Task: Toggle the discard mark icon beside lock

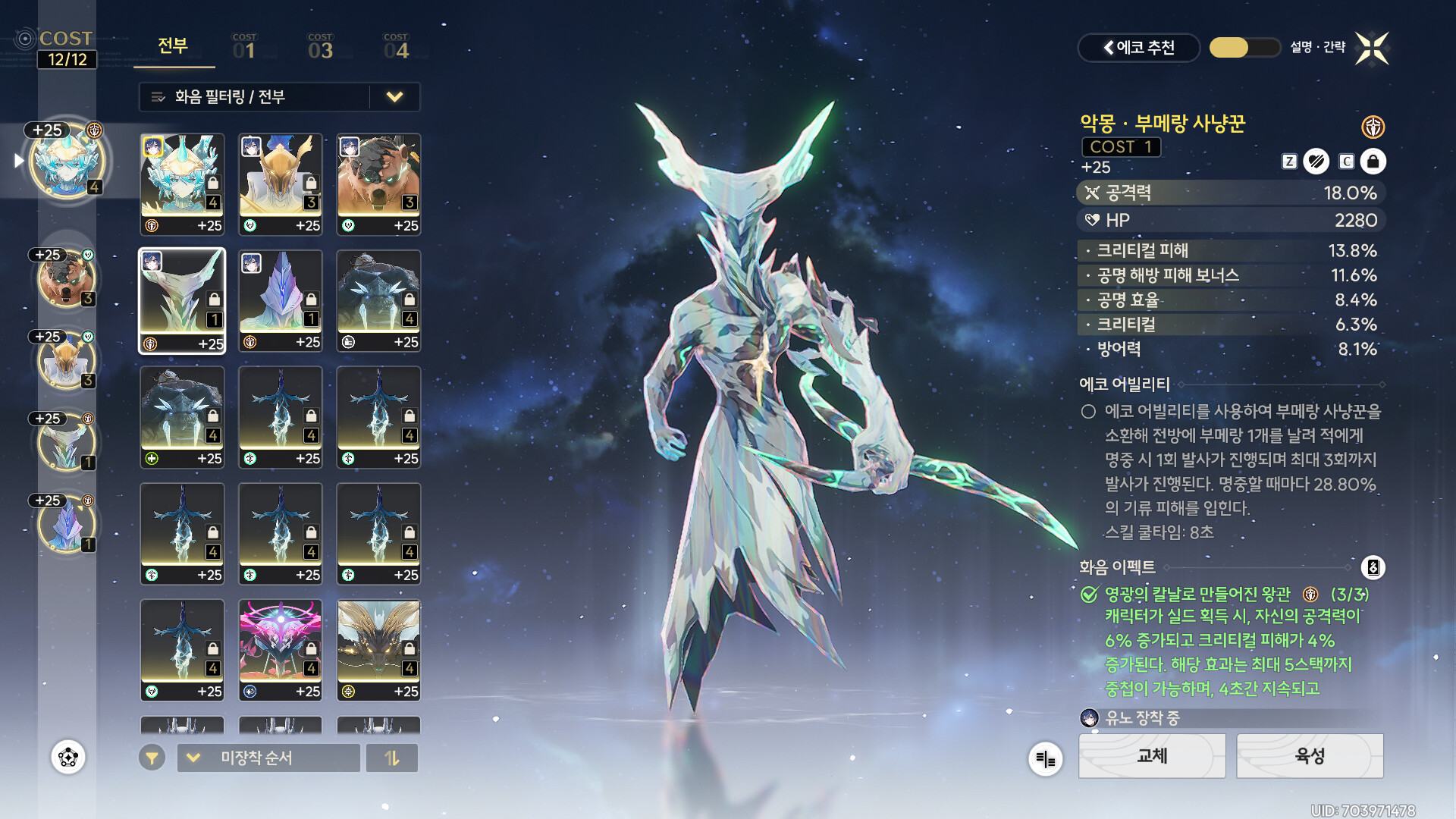Action: pyautogui.click(x=1316, y=162)
